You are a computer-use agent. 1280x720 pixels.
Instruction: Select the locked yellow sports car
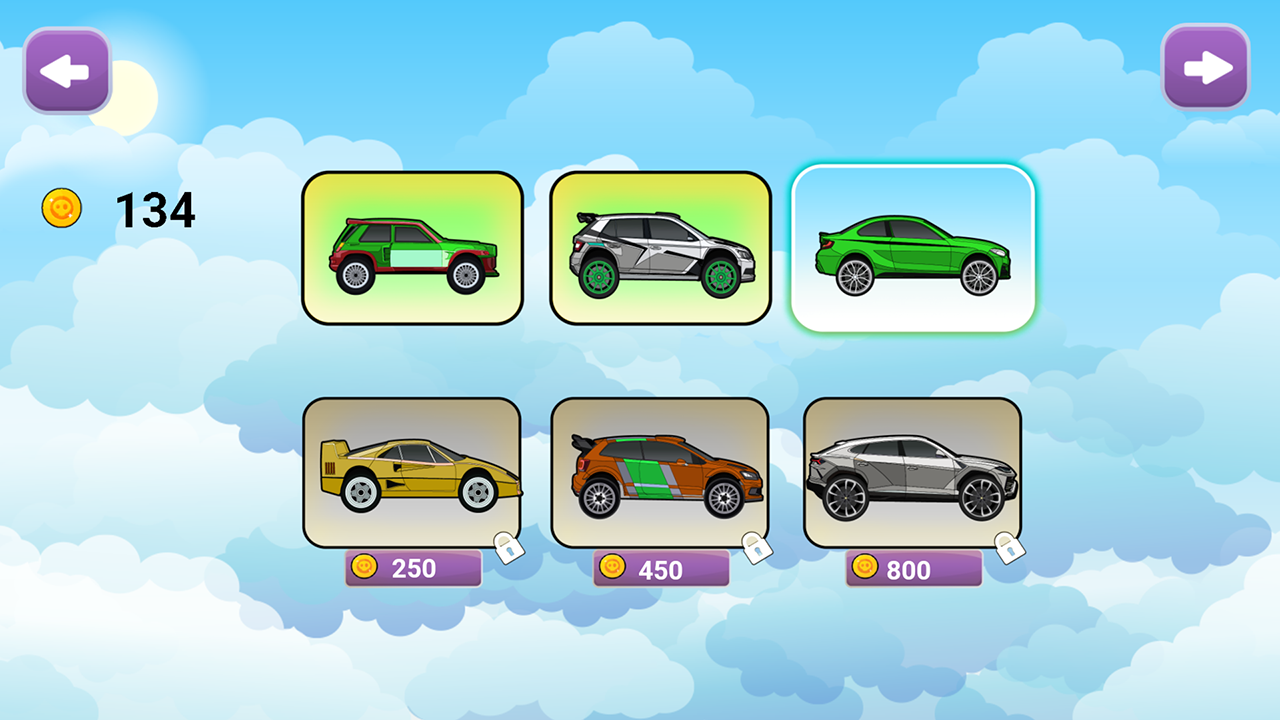pos(412,472)
